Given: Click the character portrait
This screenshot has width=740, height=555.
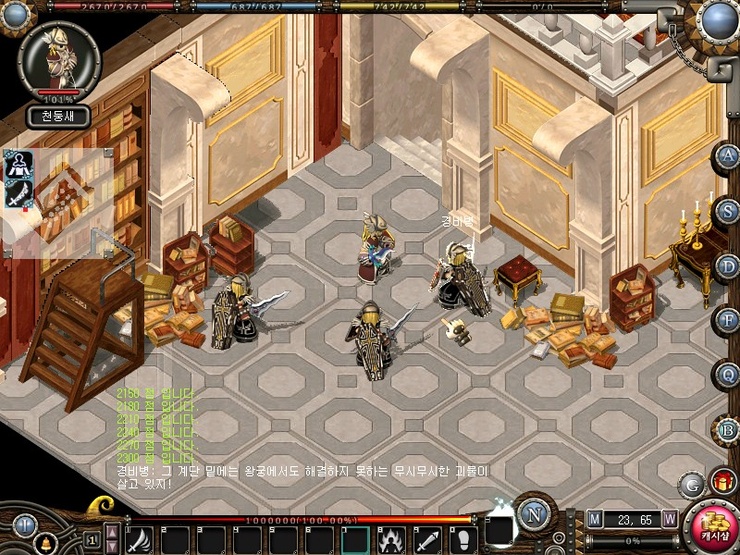Looking at the screenshot, I should tap(58, 58).
